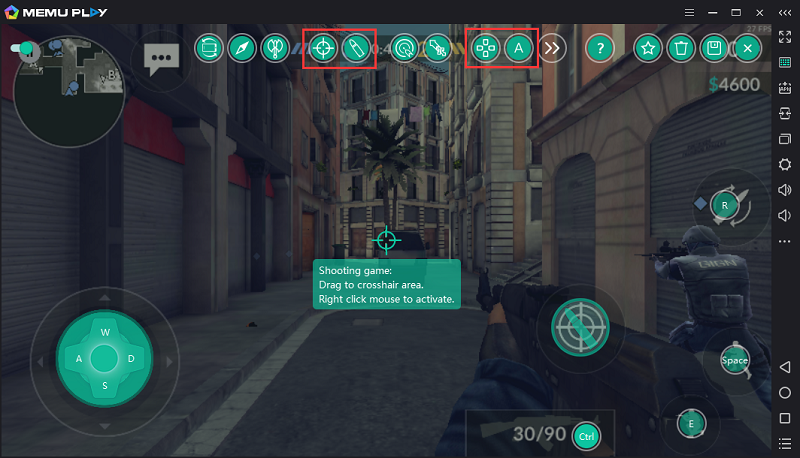
Task: Pick the single key 'A' mapping tool
Action: click(x=517, y=47)
